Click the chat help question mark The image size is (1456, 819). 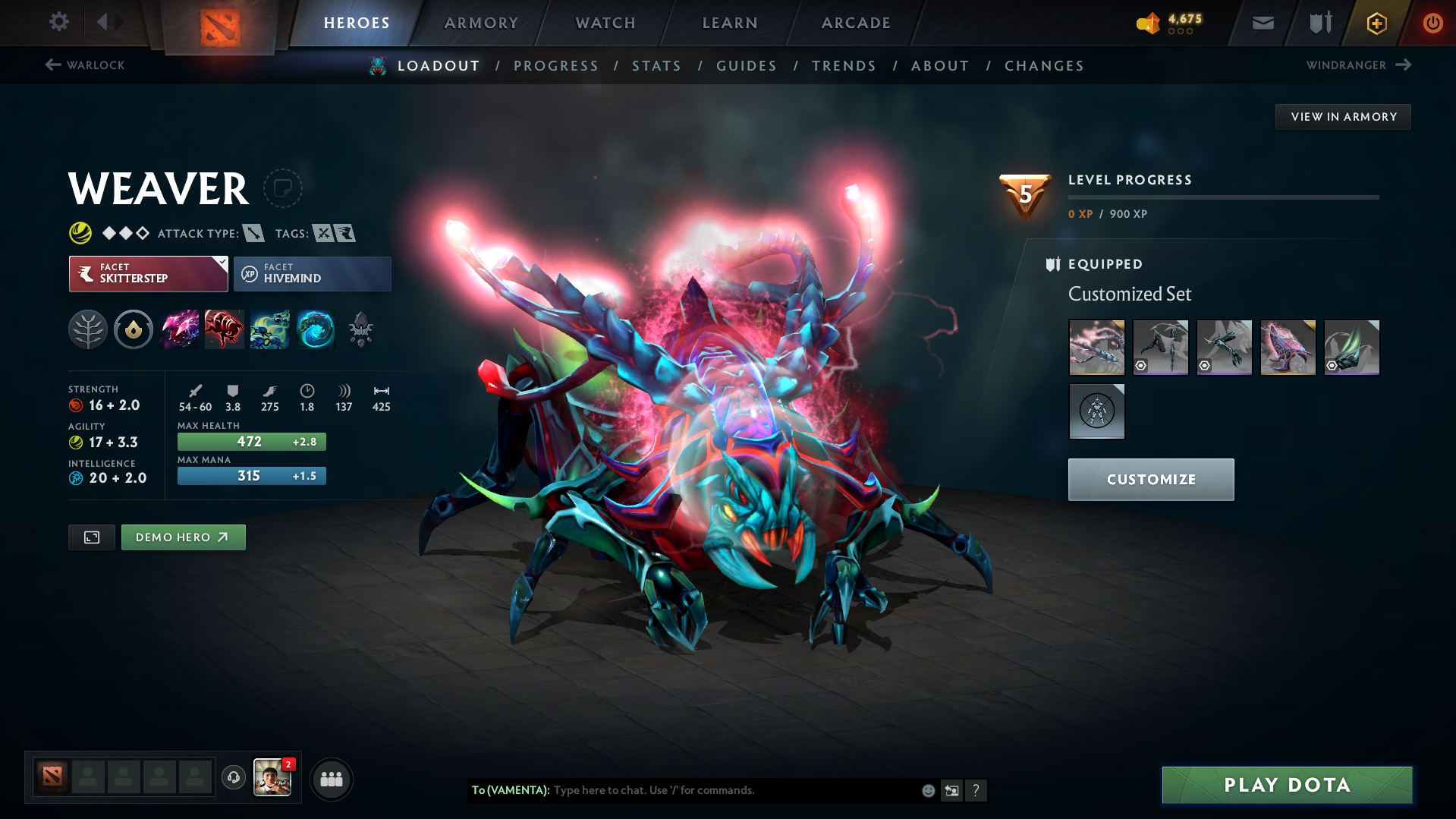[x=977, y=790]
